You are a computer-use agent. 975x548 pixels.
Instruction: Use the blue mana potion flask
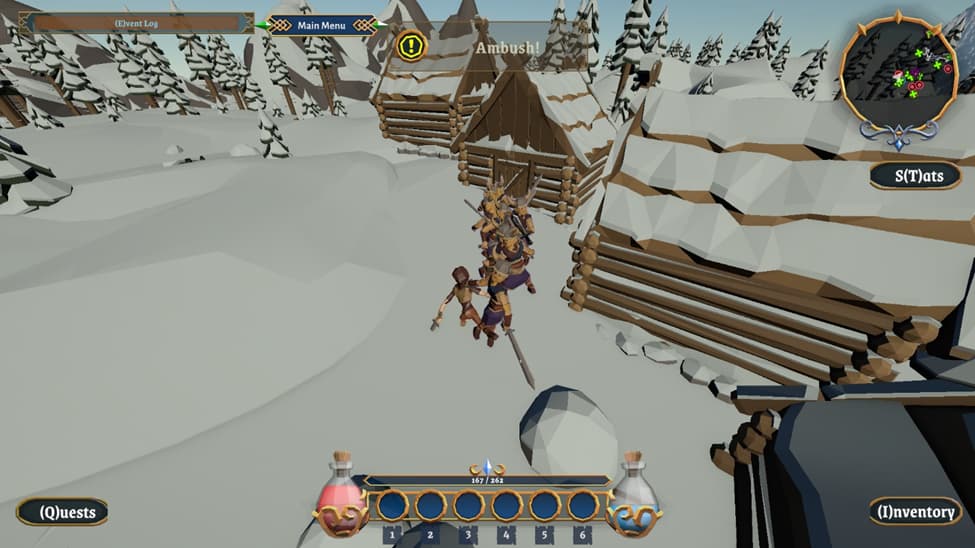pyautogui.click(x=633, y=496)
